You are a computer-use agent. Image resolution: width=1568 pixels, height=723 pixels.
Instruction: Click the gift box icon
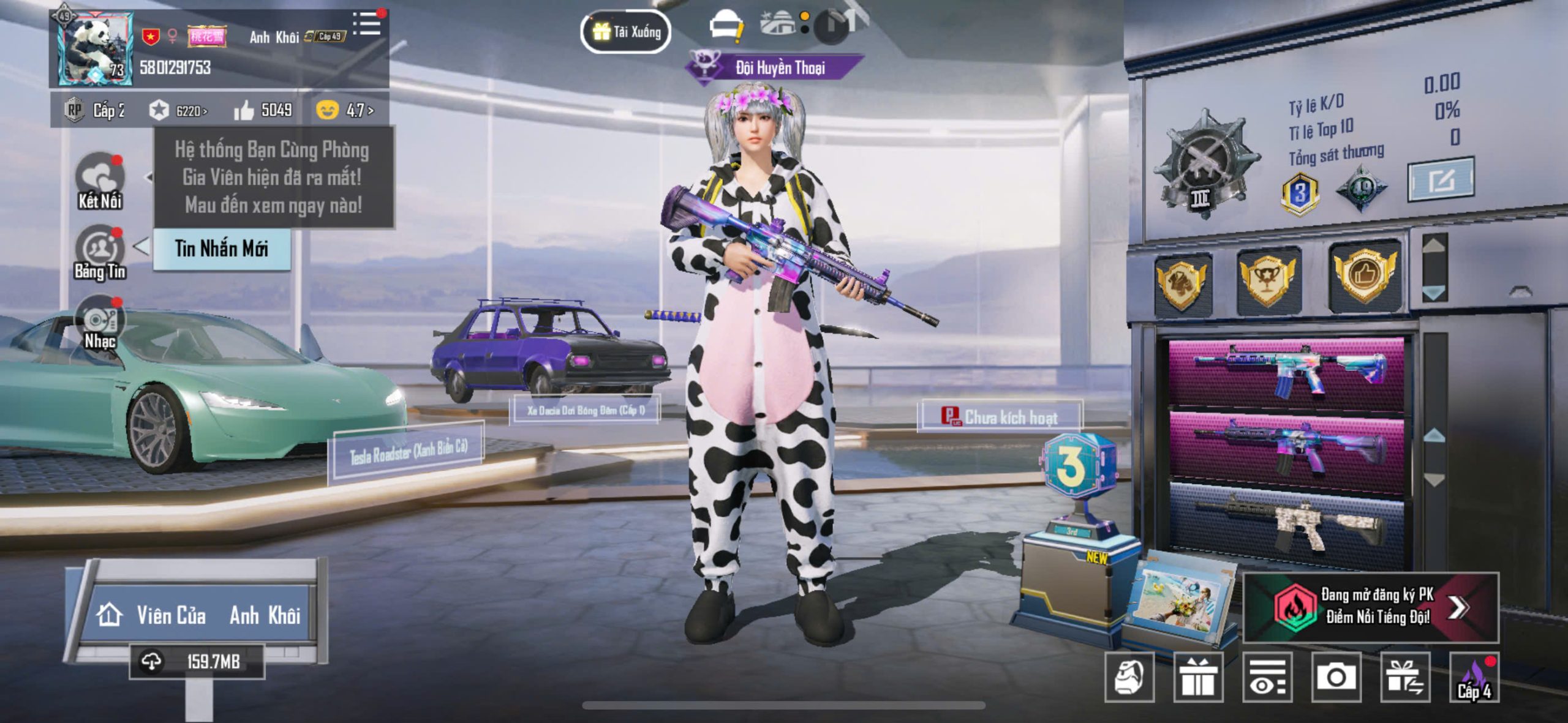pyautogui.click(x=1198, y=677)
